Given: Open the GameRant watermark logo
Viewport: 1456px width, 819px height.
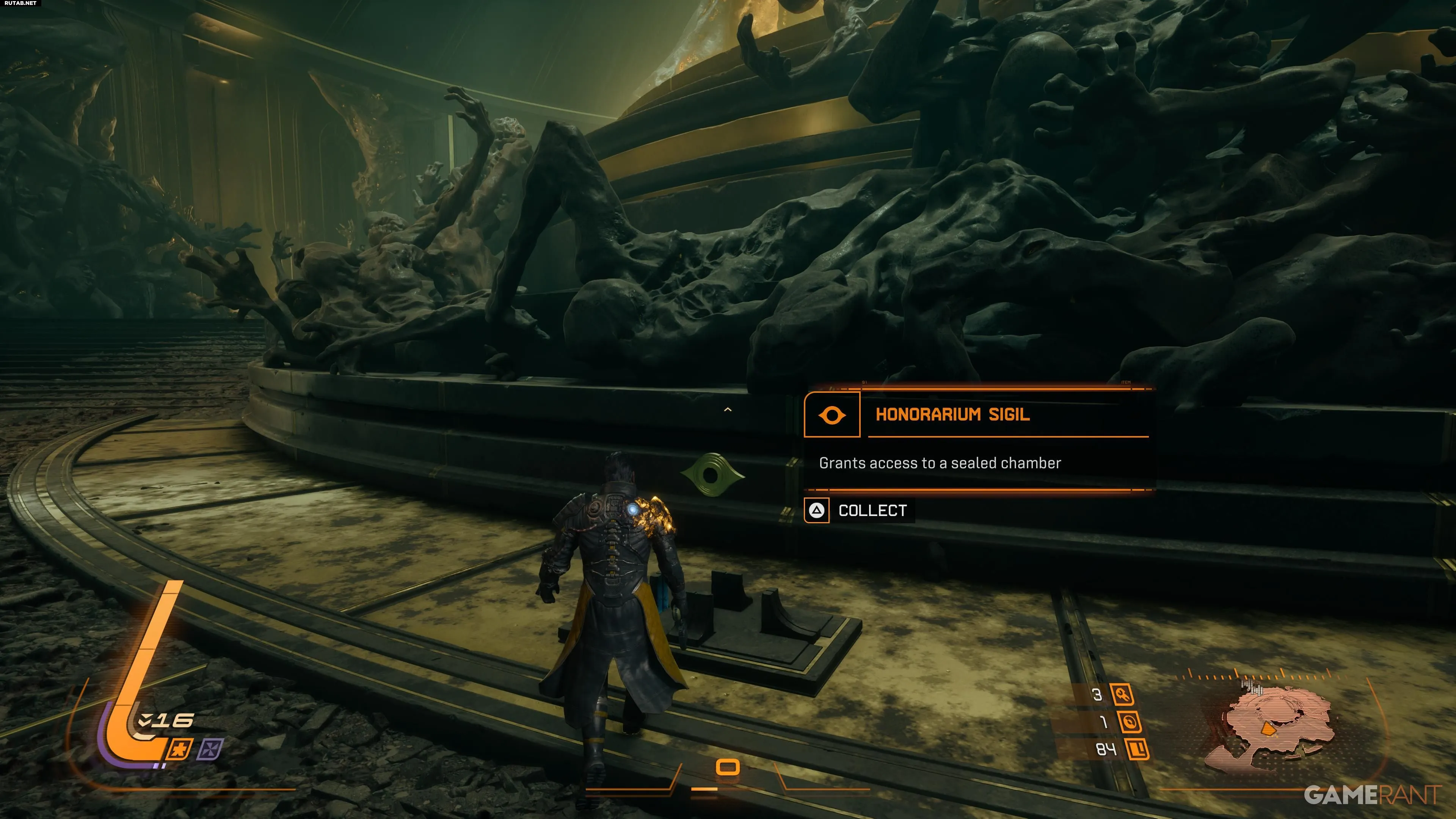Looking at the screenshot, I should click(1373, 795).
